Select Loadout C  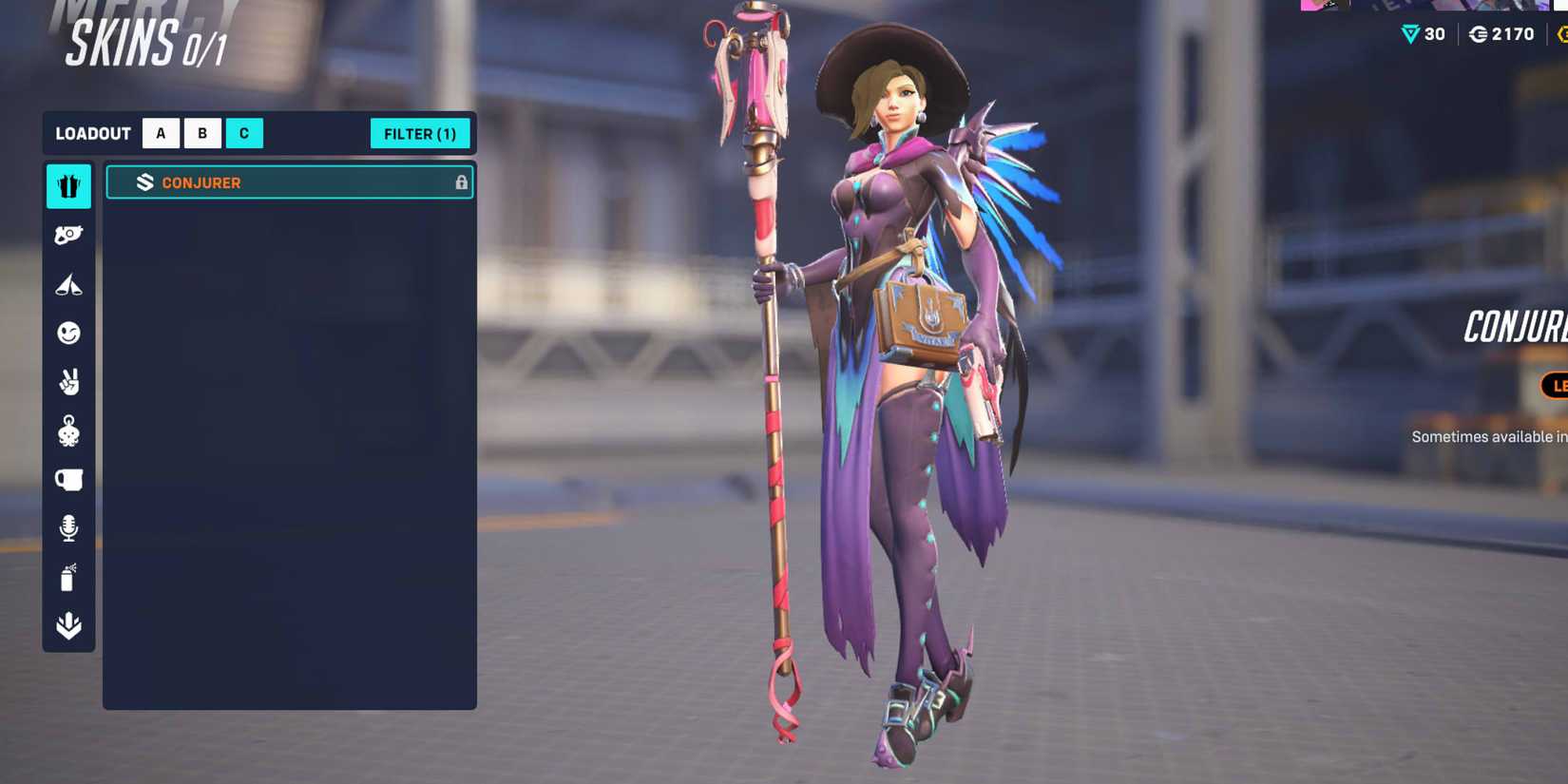(x=244, y=133)
